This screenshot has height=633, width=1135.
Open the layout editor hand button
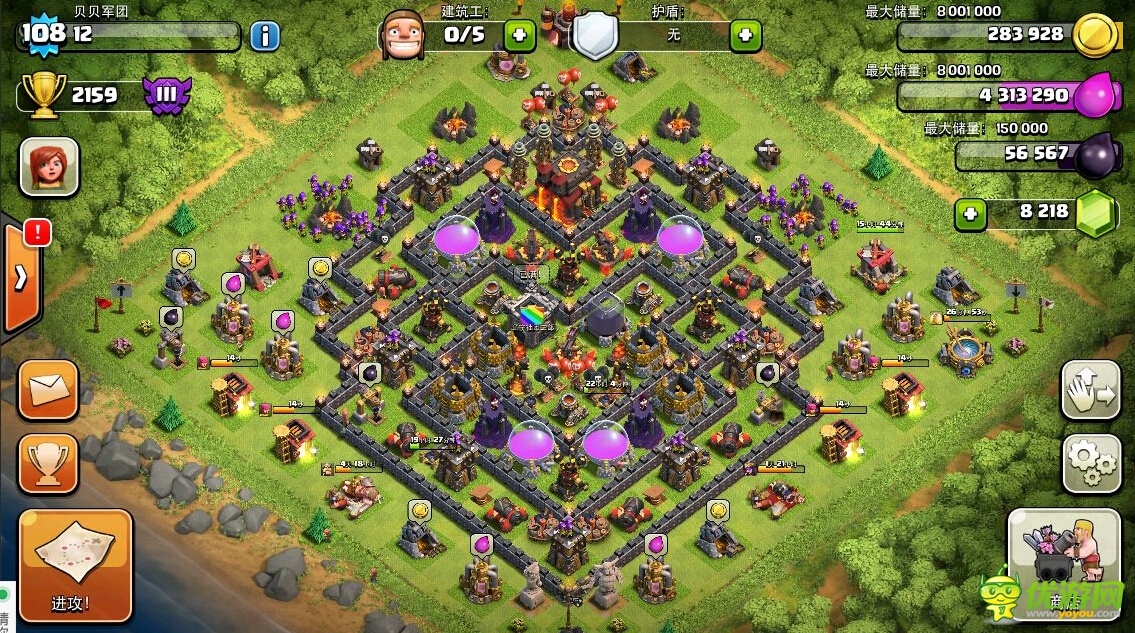[1090, 391]
